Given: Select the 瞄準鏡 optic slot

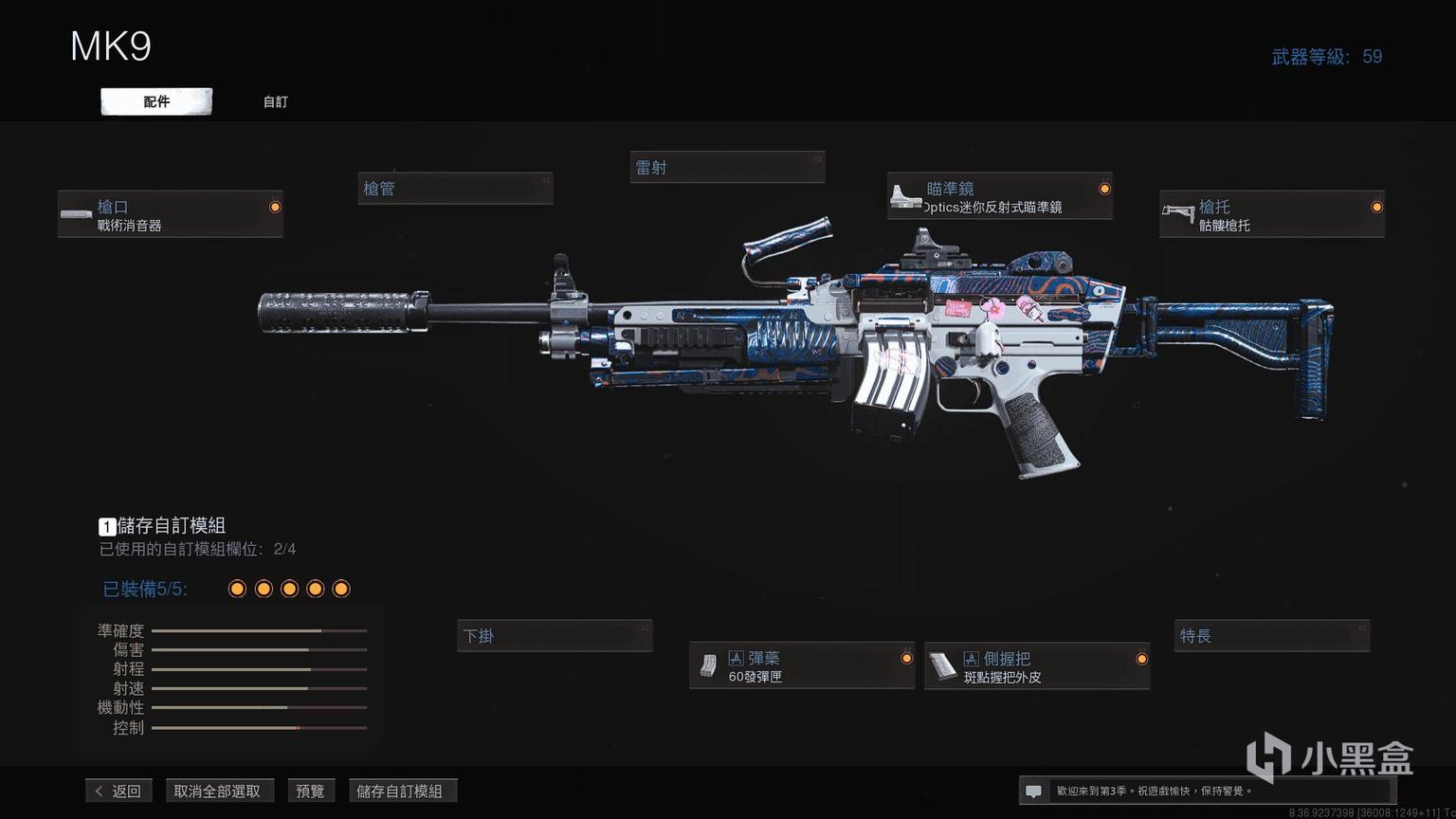Looking at the screenshot, I should tap(999, 196).
